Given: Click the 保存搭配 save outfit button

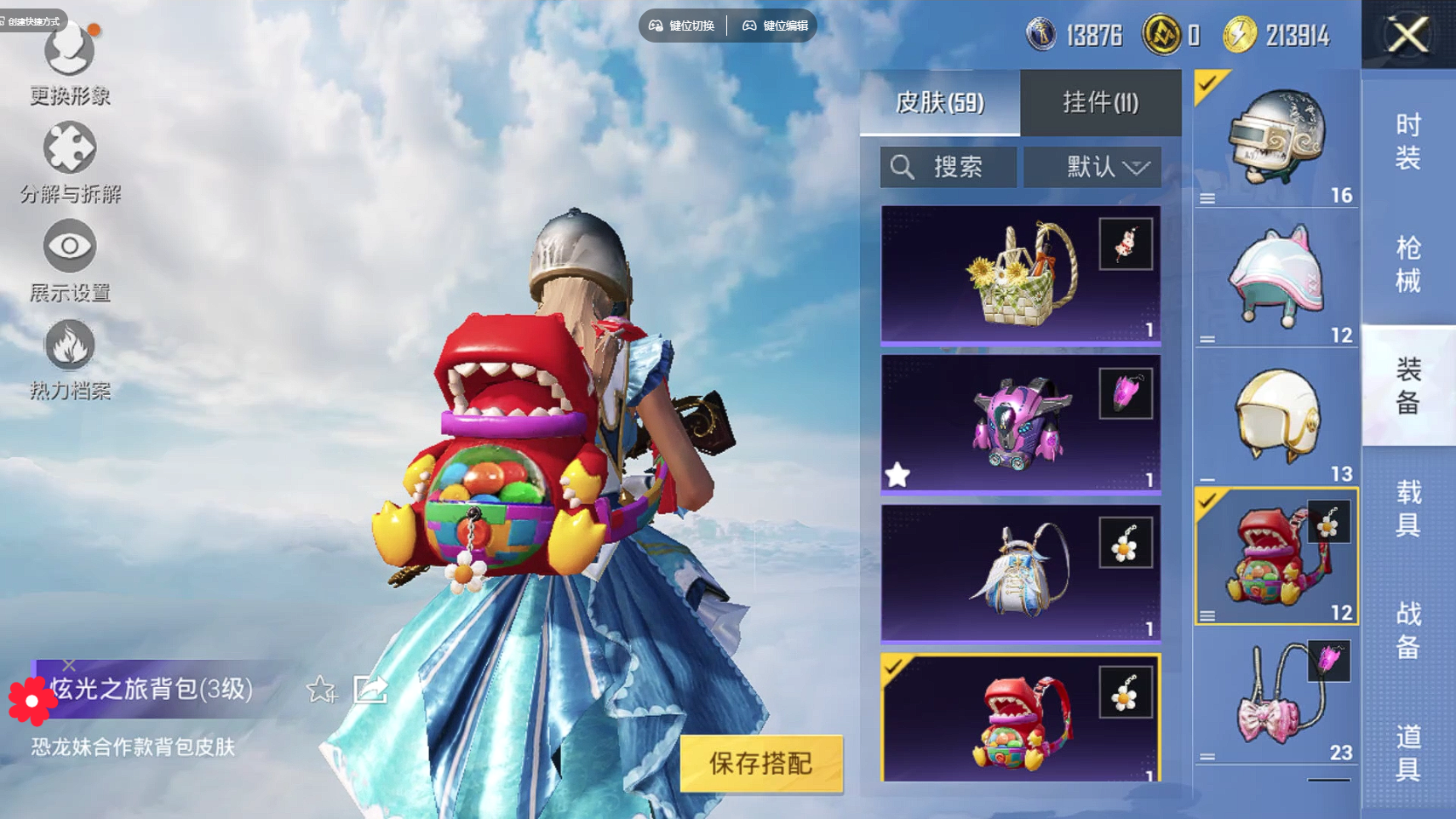Looking at the screenshot, I should [760, 764].
